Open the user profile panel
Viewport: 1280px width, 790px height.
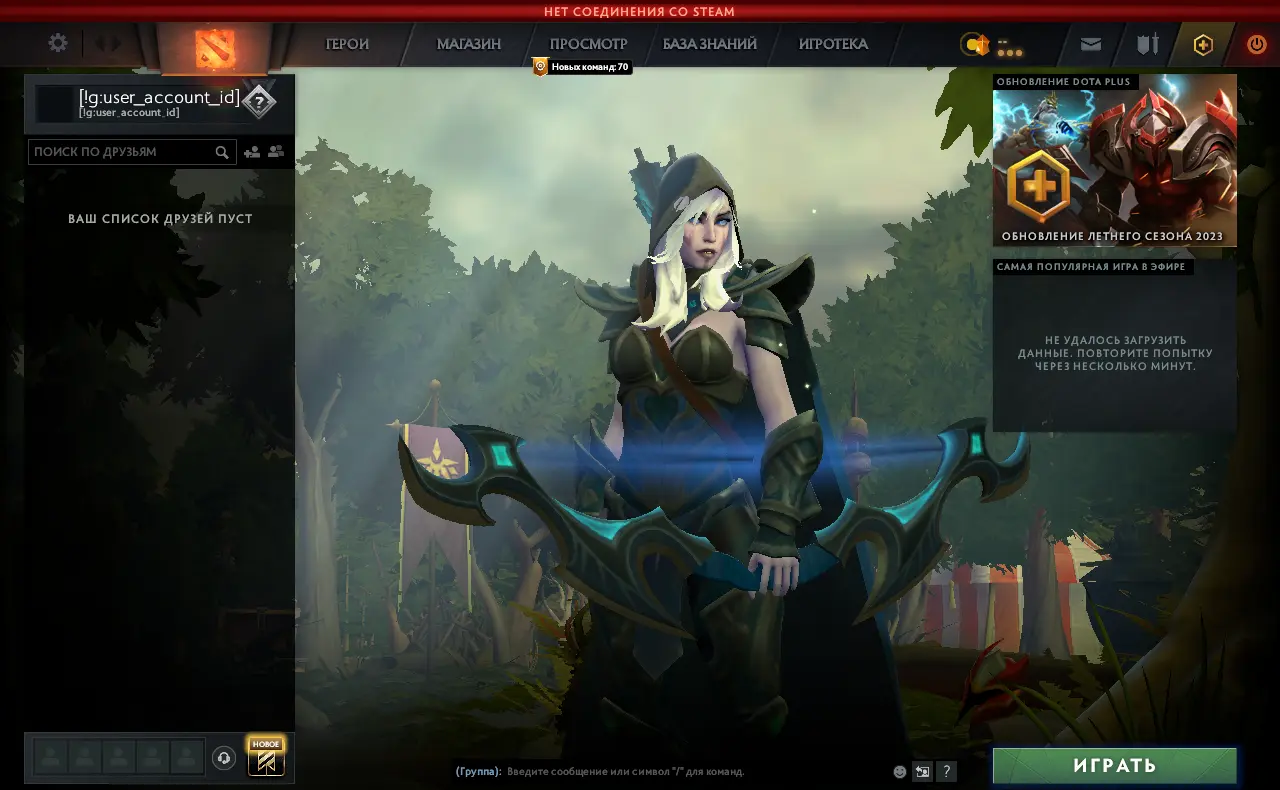coord(158,103)
